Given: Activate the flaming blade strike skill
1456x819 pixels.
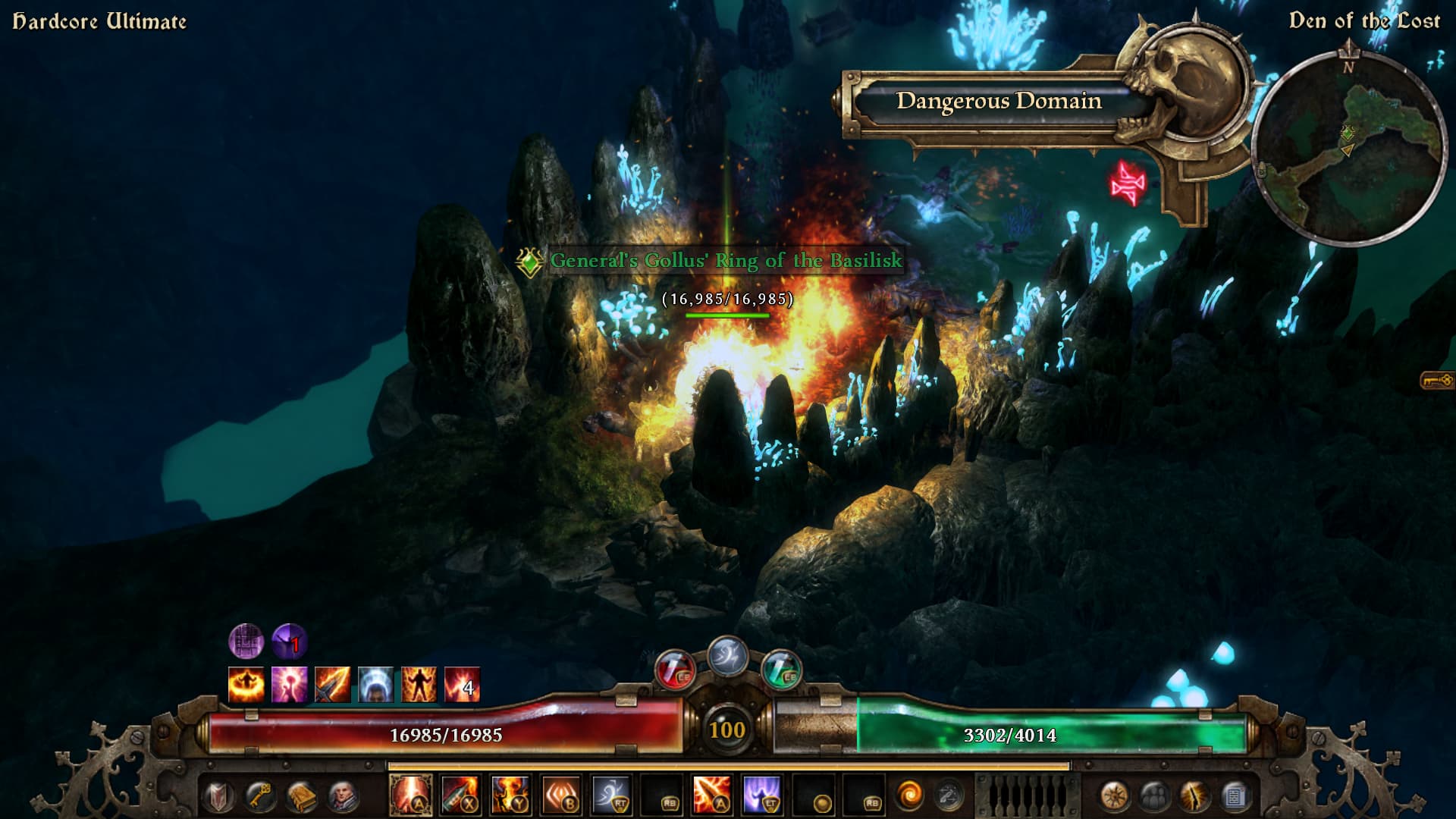Looking at the screenshot, I should 711,795.
